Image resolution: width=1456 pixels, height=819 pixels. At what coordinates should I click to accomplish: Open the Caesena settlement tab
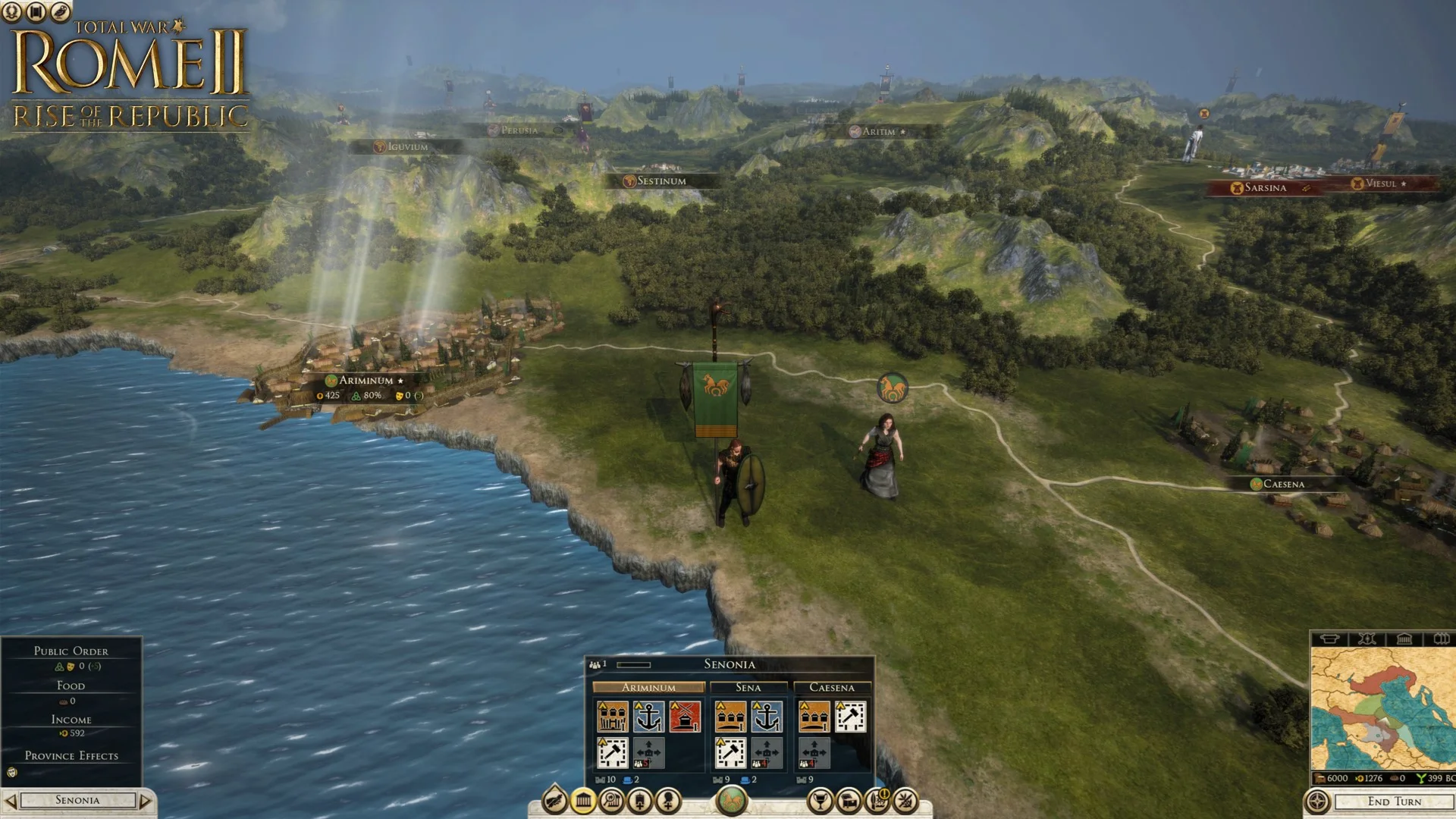tap(831, 688)
